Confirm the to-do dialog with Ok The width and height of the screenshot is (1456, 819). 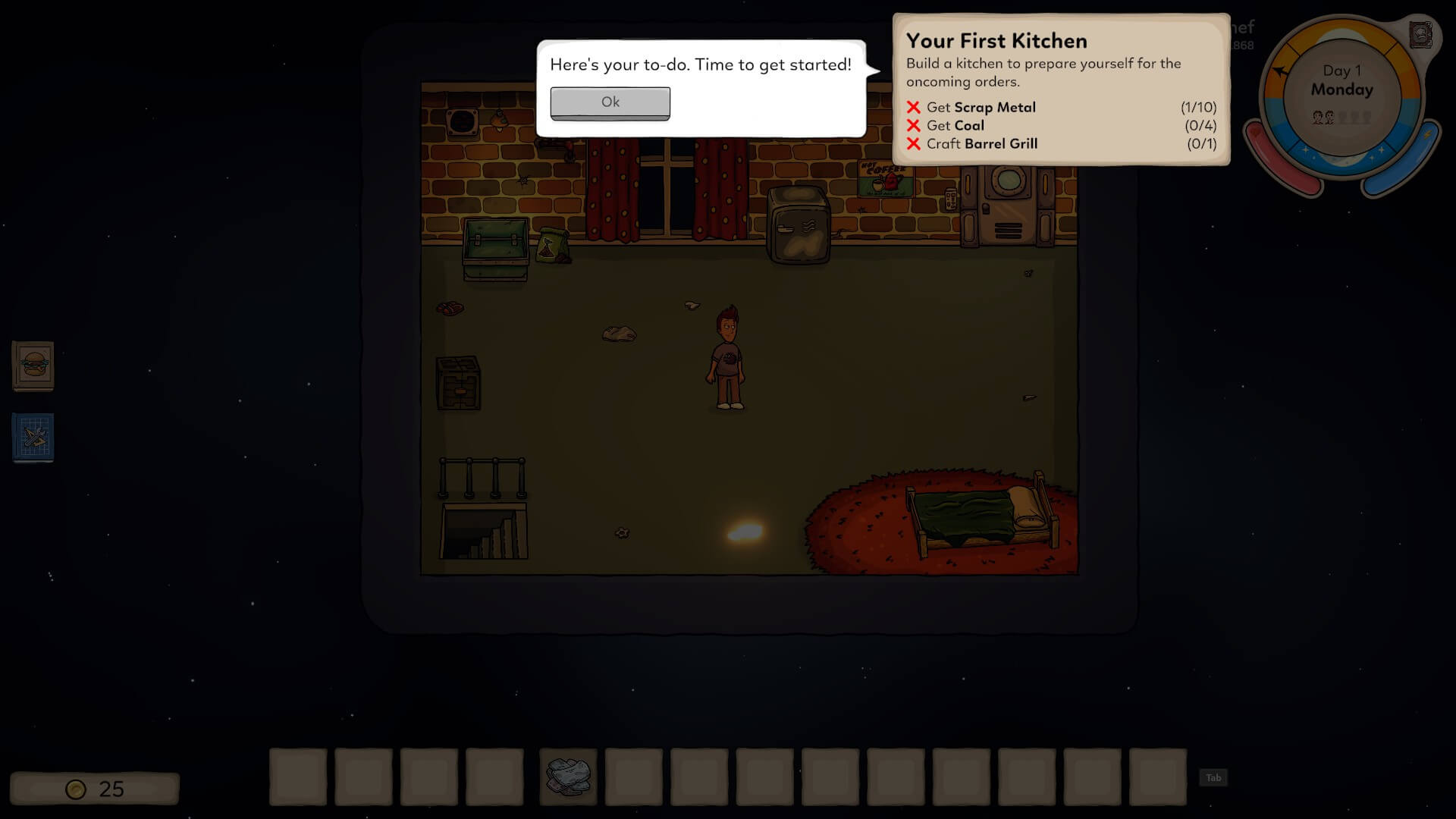point(610,102)
